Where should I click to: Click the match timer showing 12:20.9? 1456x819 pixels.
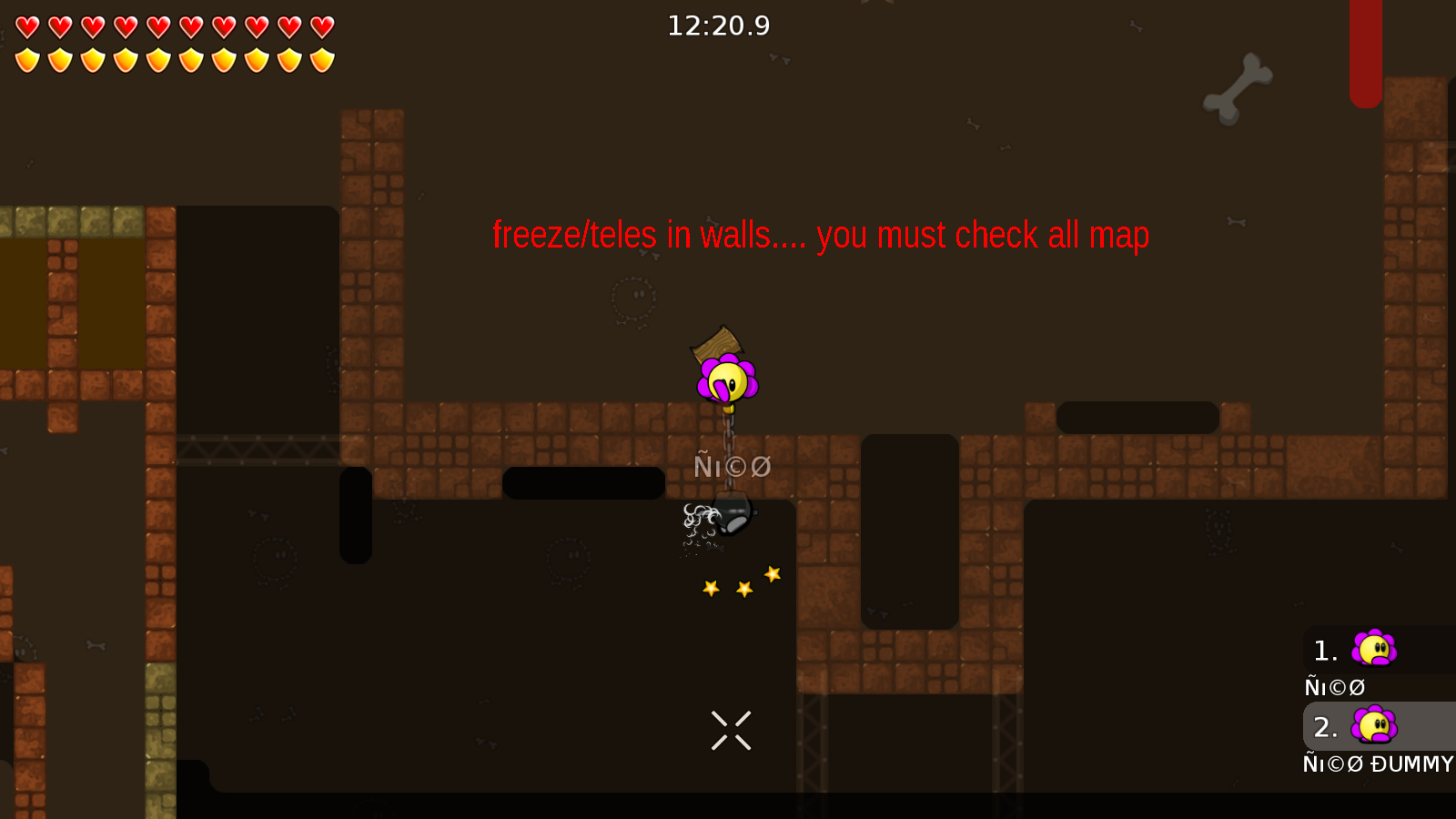tap(718, 25)
